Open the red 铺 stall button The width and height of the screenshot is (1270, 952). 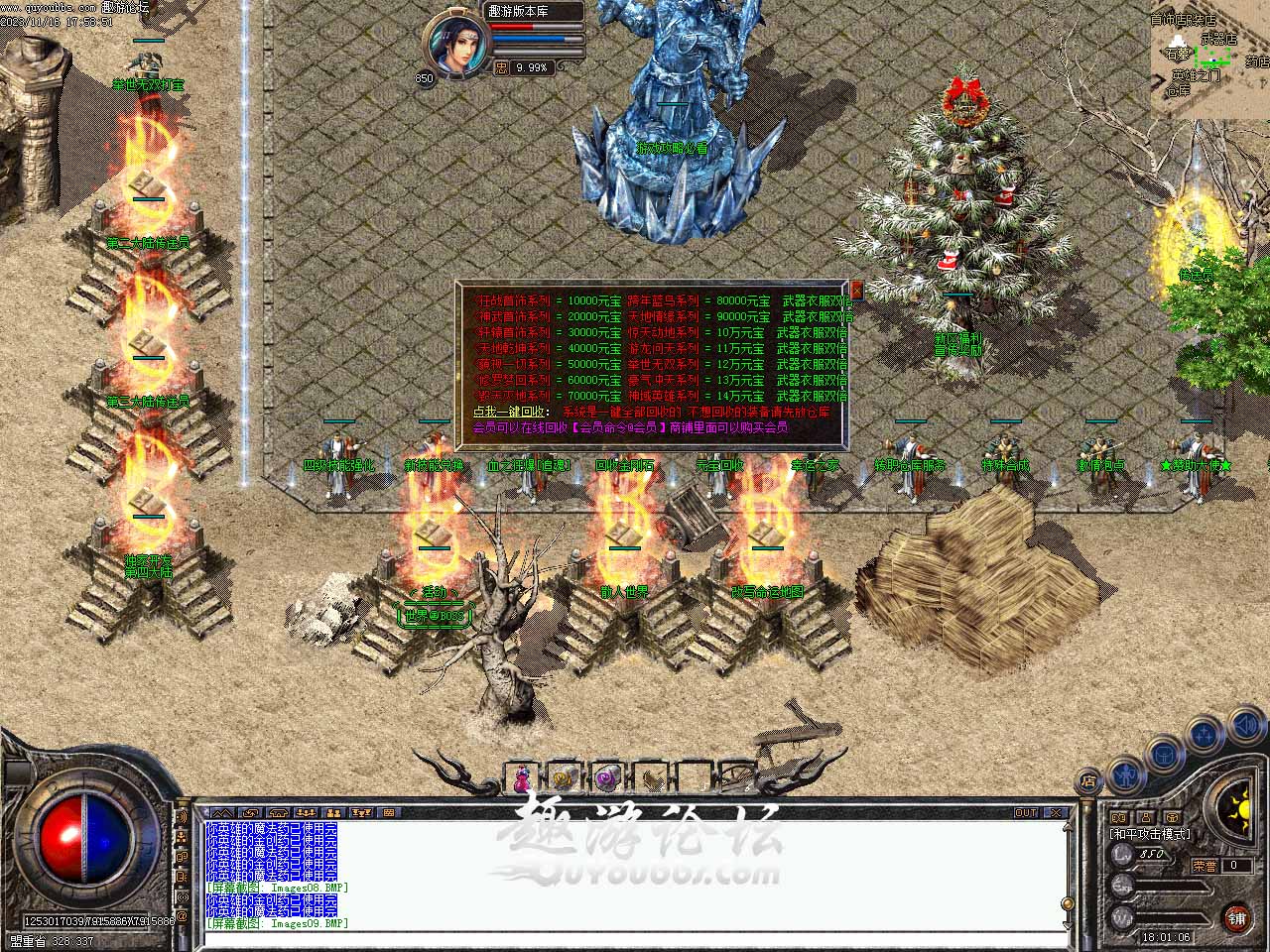point(1236,916)
